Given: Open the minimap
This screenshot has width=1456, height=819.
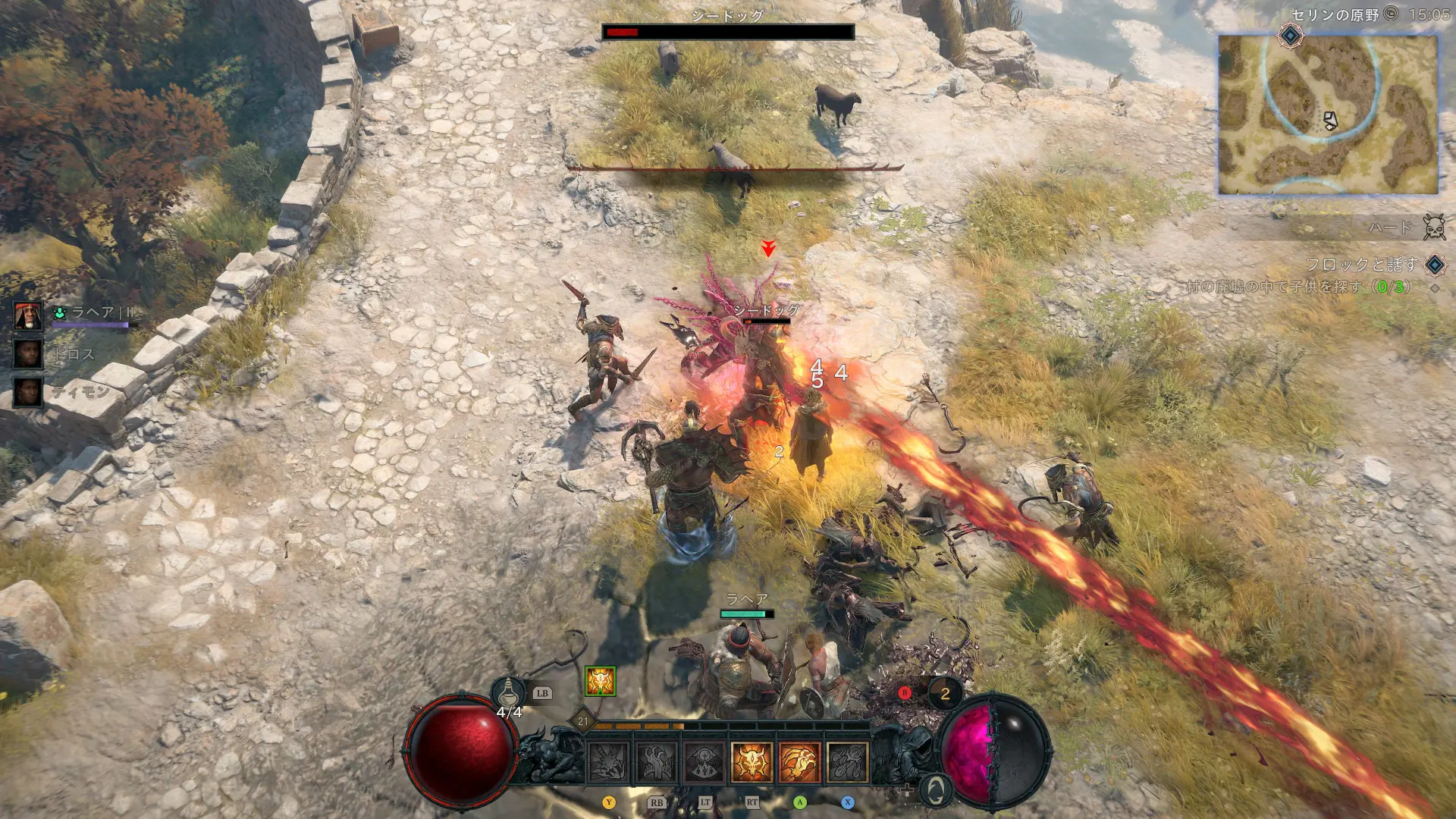Looking at the screenshot, I should [1327, 114].
